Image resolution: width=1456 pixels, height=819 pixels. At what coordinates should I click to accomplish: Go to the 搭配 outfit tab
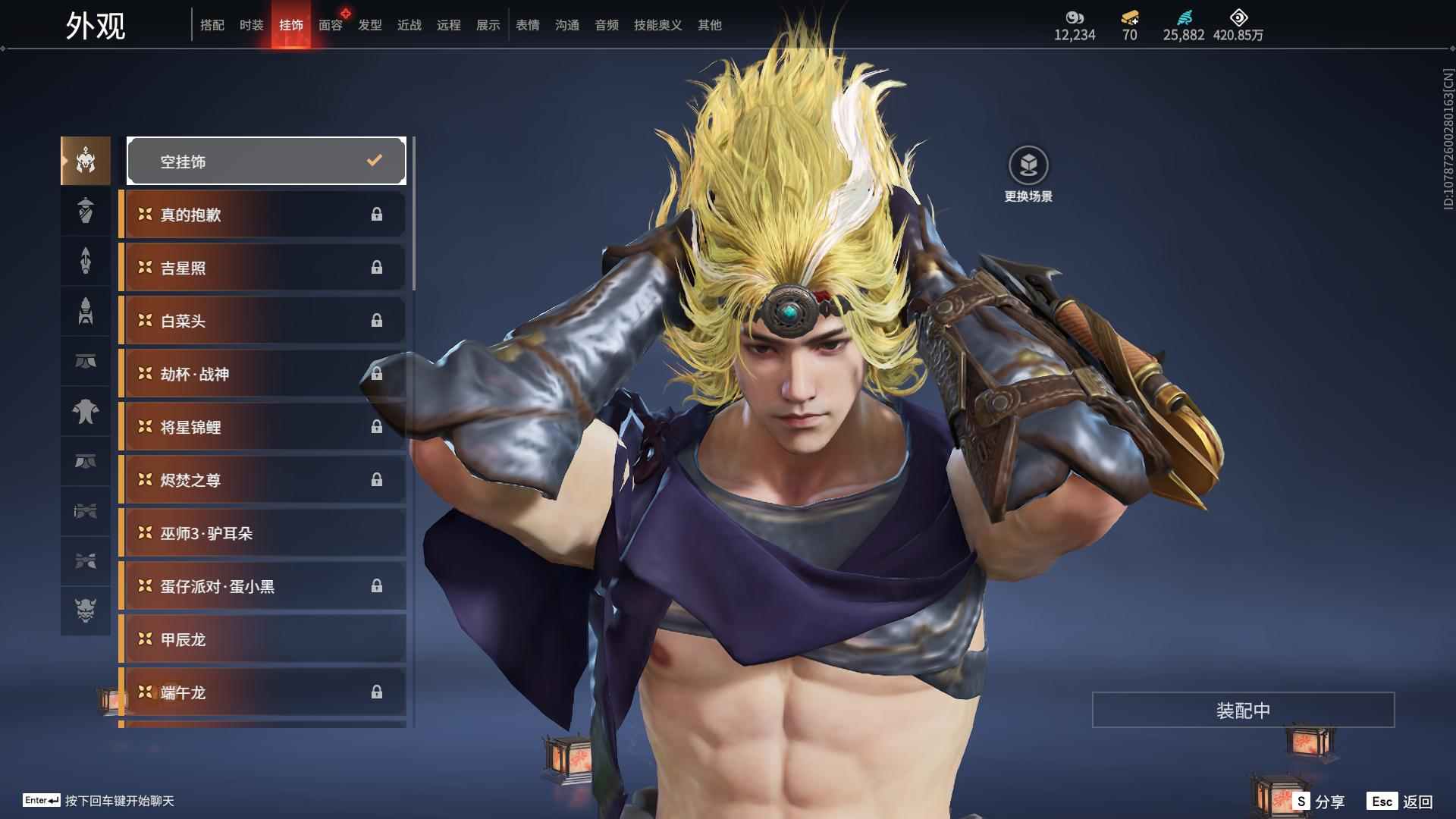point(212,25)
